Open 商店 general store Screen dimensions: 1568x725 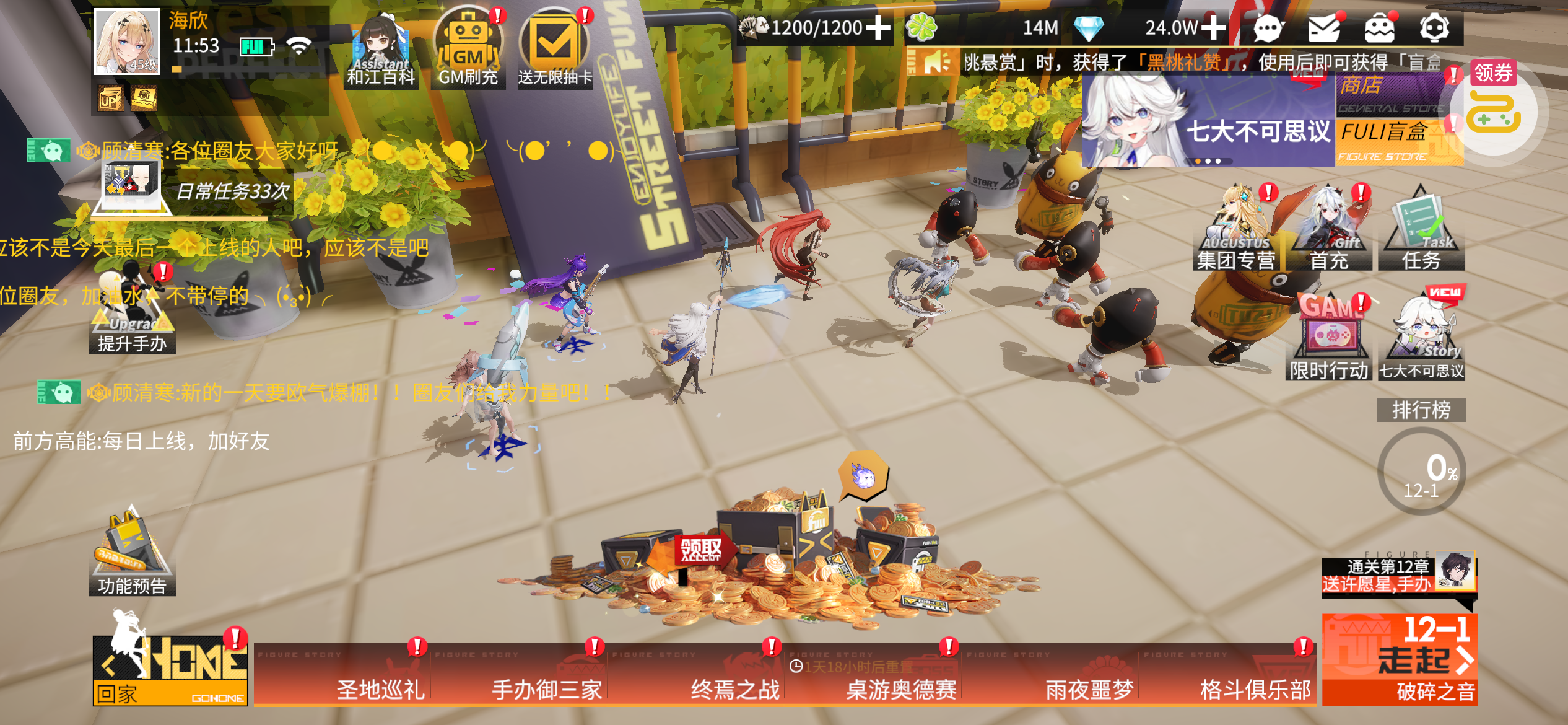click(1389, 94)
